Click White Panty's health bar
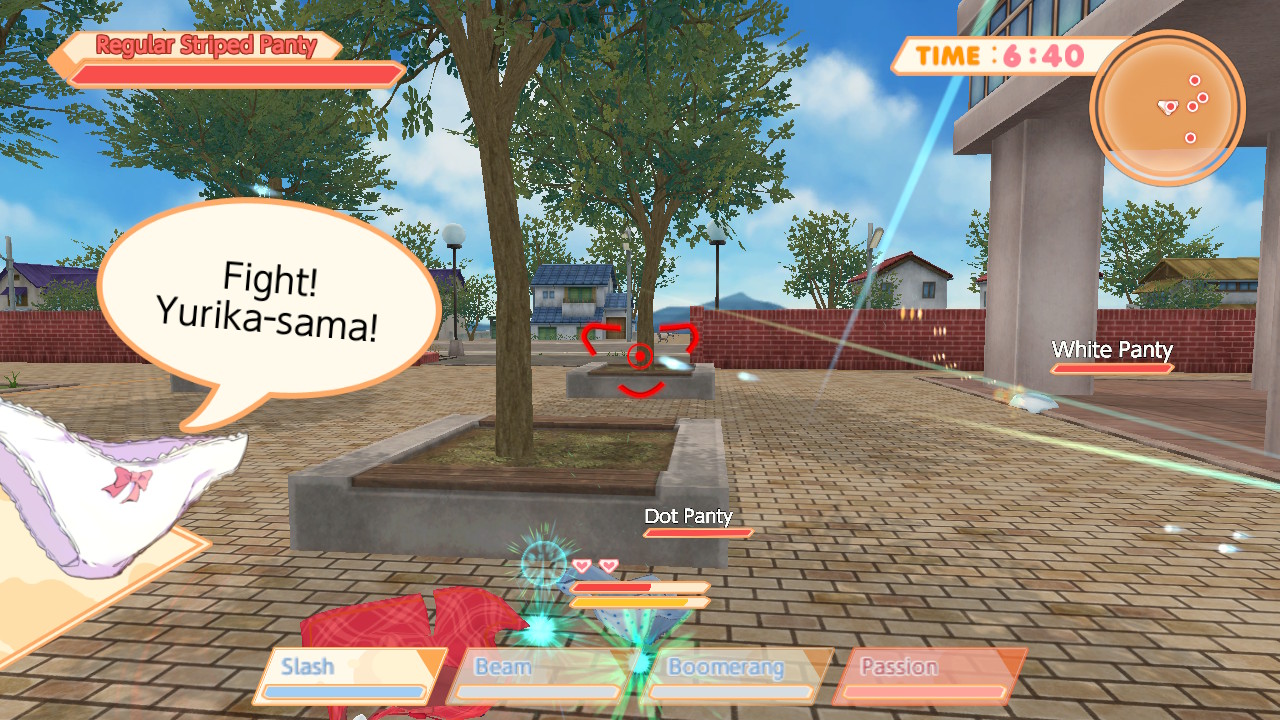This screenshot has height=720, width=1280. [x=1111, y=368]
